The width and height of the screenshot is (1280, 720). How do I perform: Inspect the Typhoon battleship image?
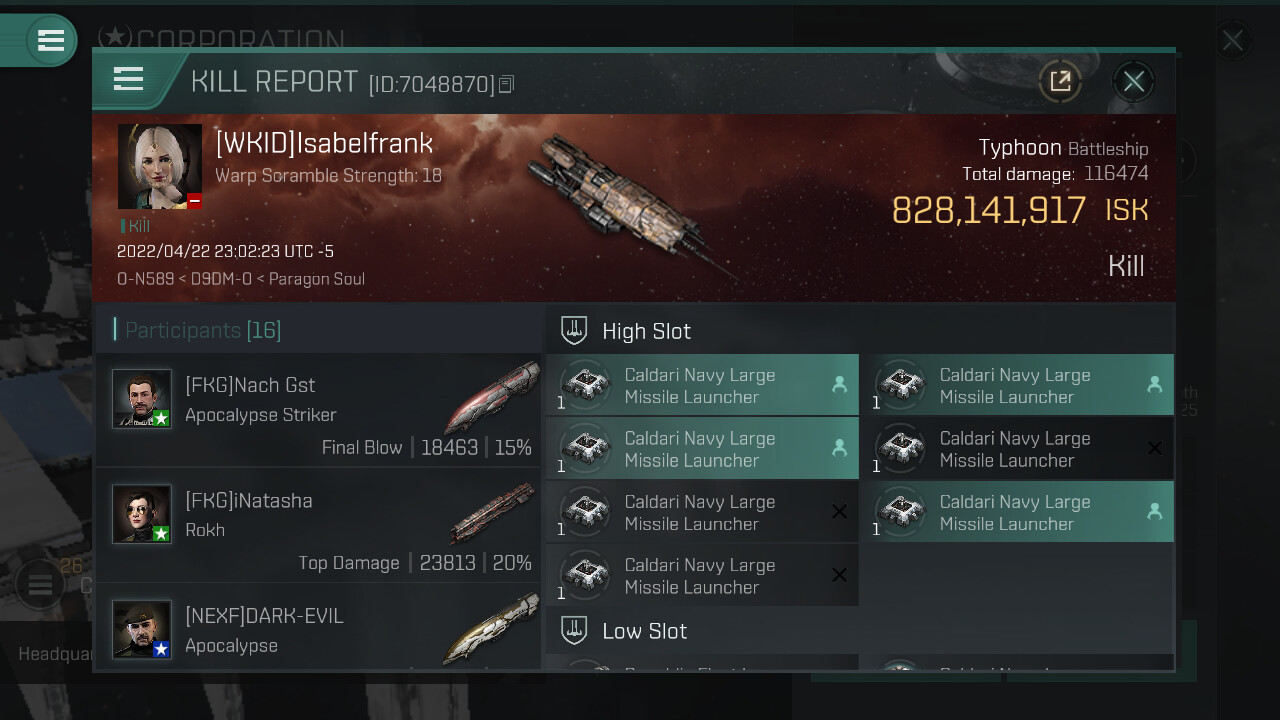point(630,200)
